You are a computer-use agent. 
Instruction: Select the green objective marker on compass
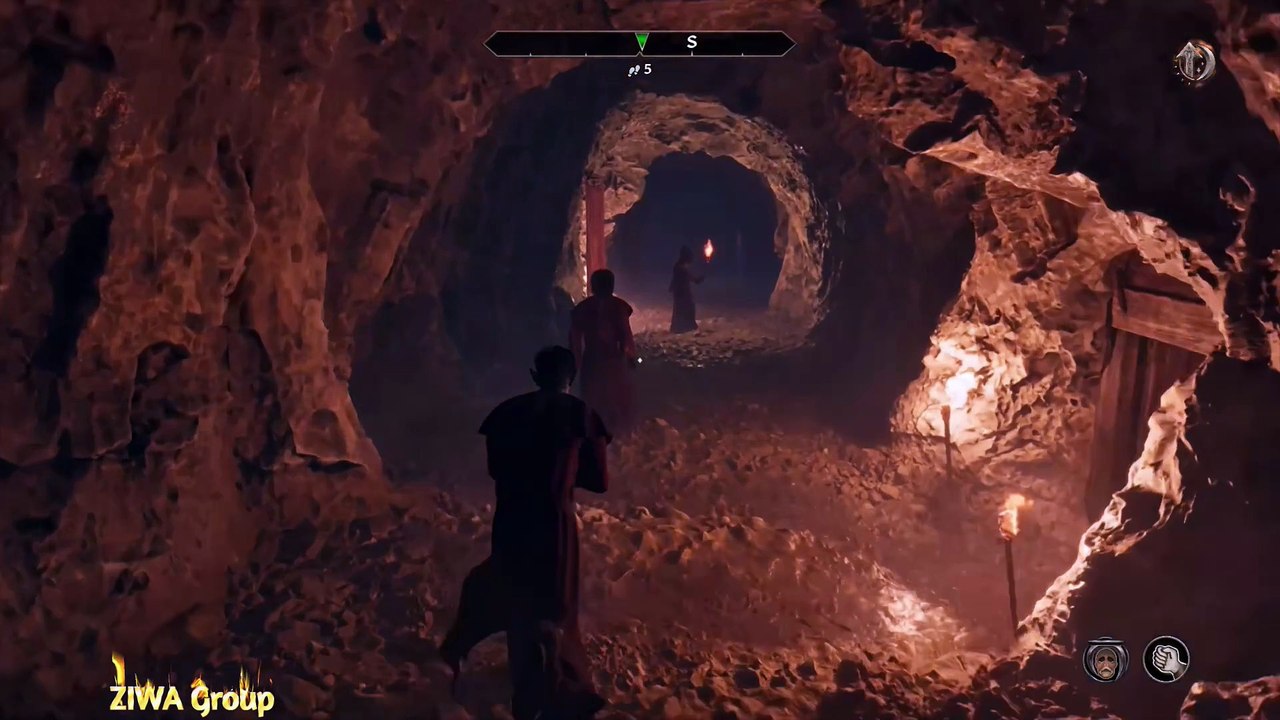(641, 41)
